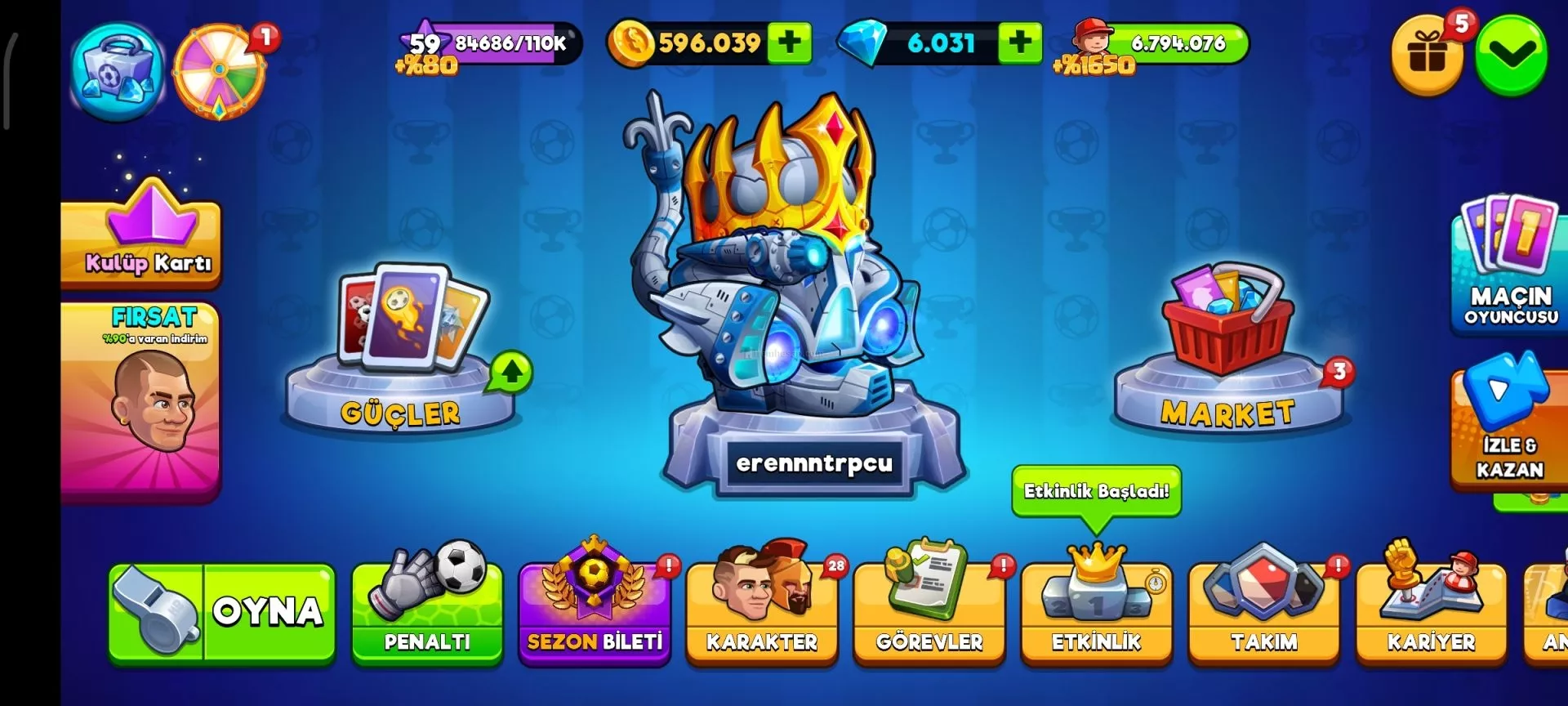Add coins with the green plus button

point(789,42)
